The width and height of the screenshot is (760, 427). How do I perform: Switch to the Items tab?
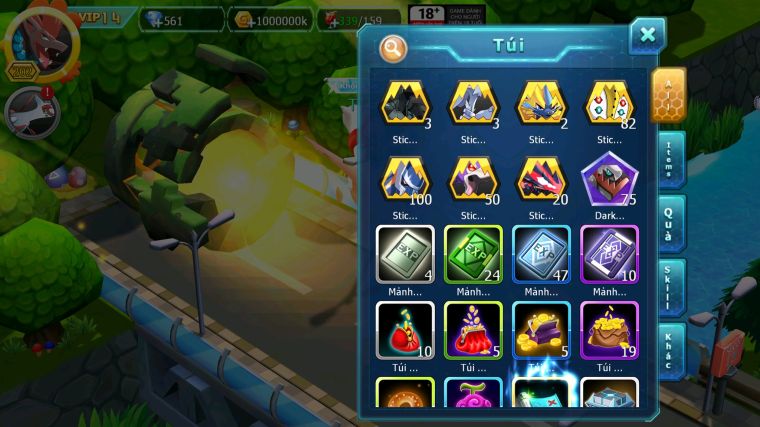[670, 160]
